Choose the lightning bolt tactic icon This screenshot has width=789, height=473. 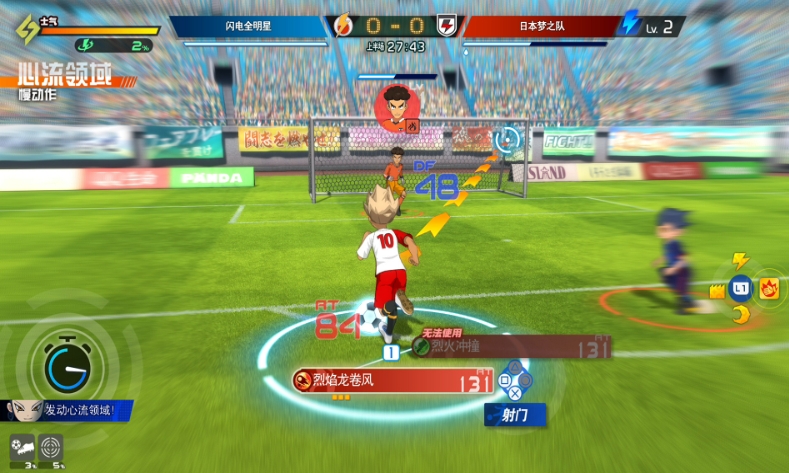pyautogui.click(x=741, y=261)
